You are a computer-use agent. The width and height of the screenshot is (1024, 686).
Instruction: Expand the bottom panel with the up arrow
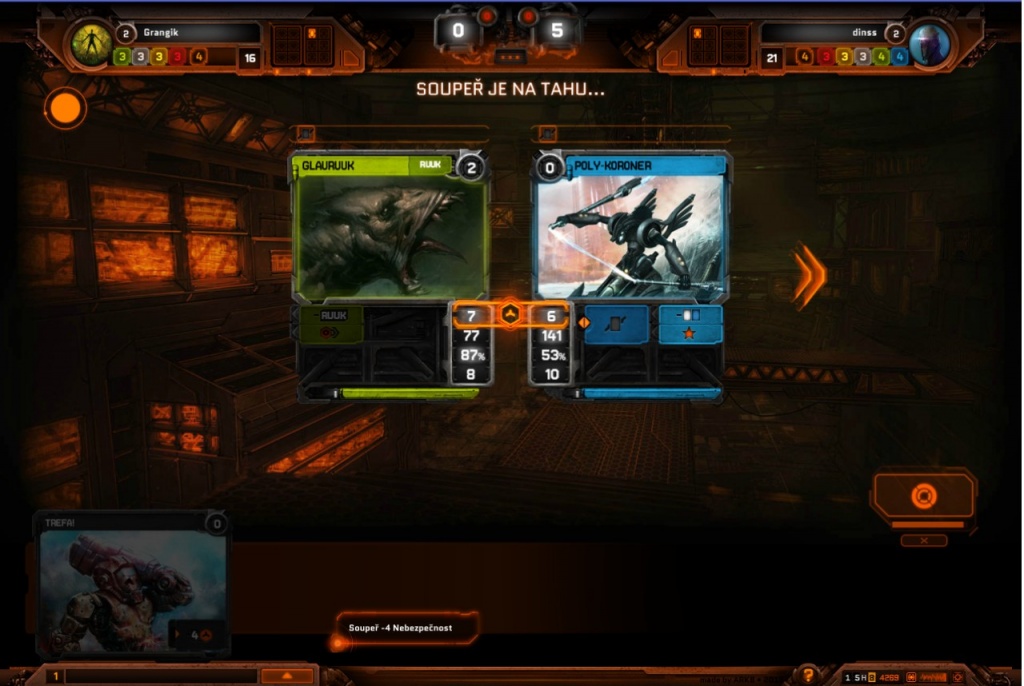[x=286, y=676]
